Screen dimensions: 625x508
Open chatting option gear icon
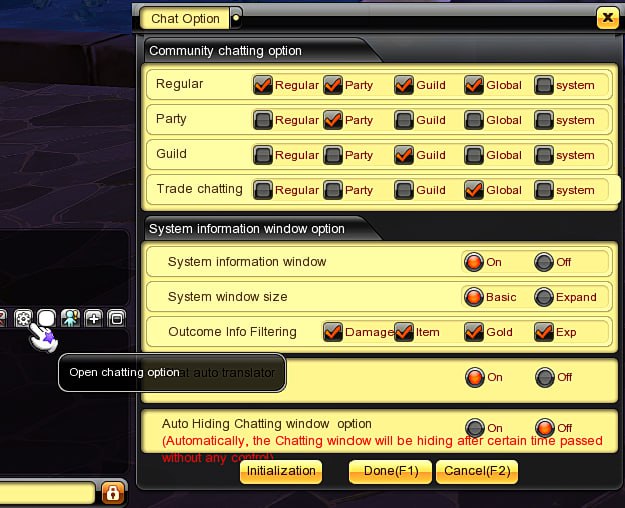coord(24,318)
